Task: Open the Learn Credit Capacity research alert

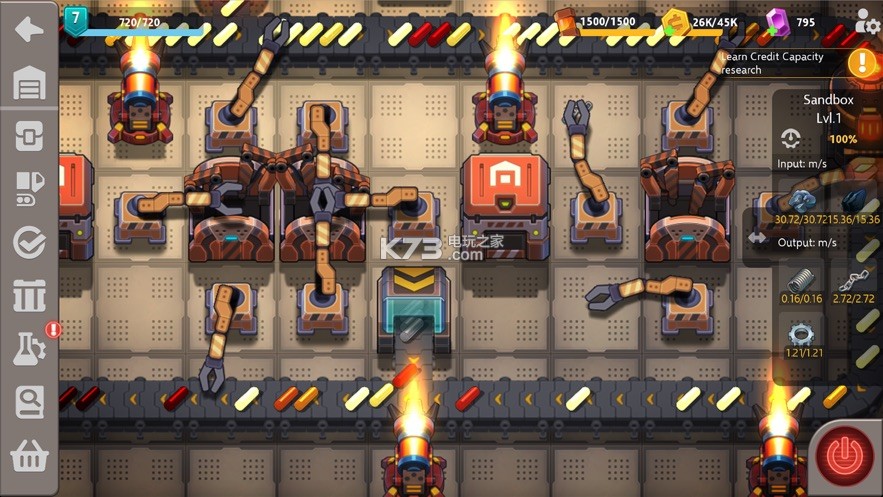Action: (x=862, y=62)
